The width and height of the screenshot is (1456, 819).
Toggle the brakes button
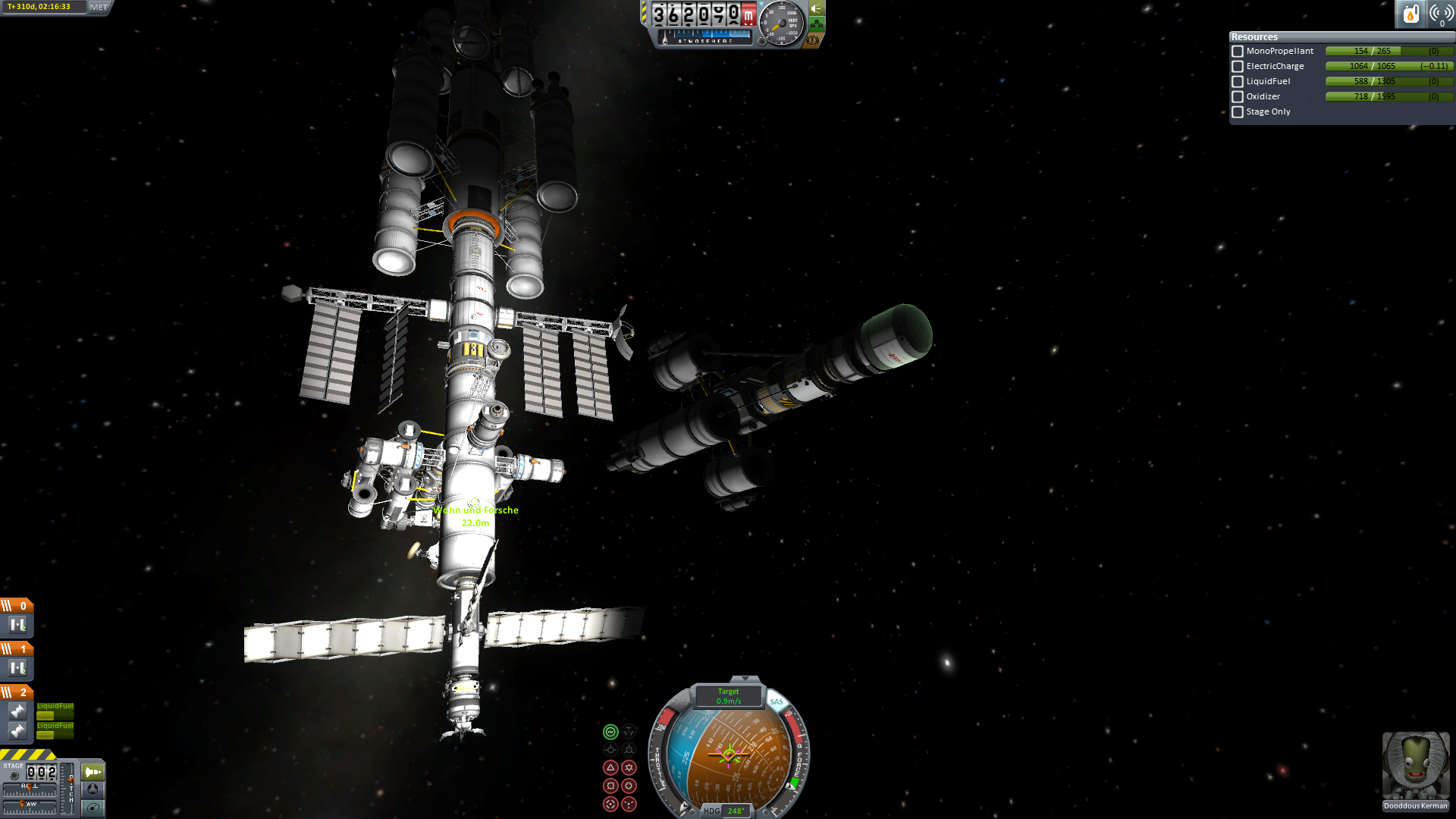(813, 40)
